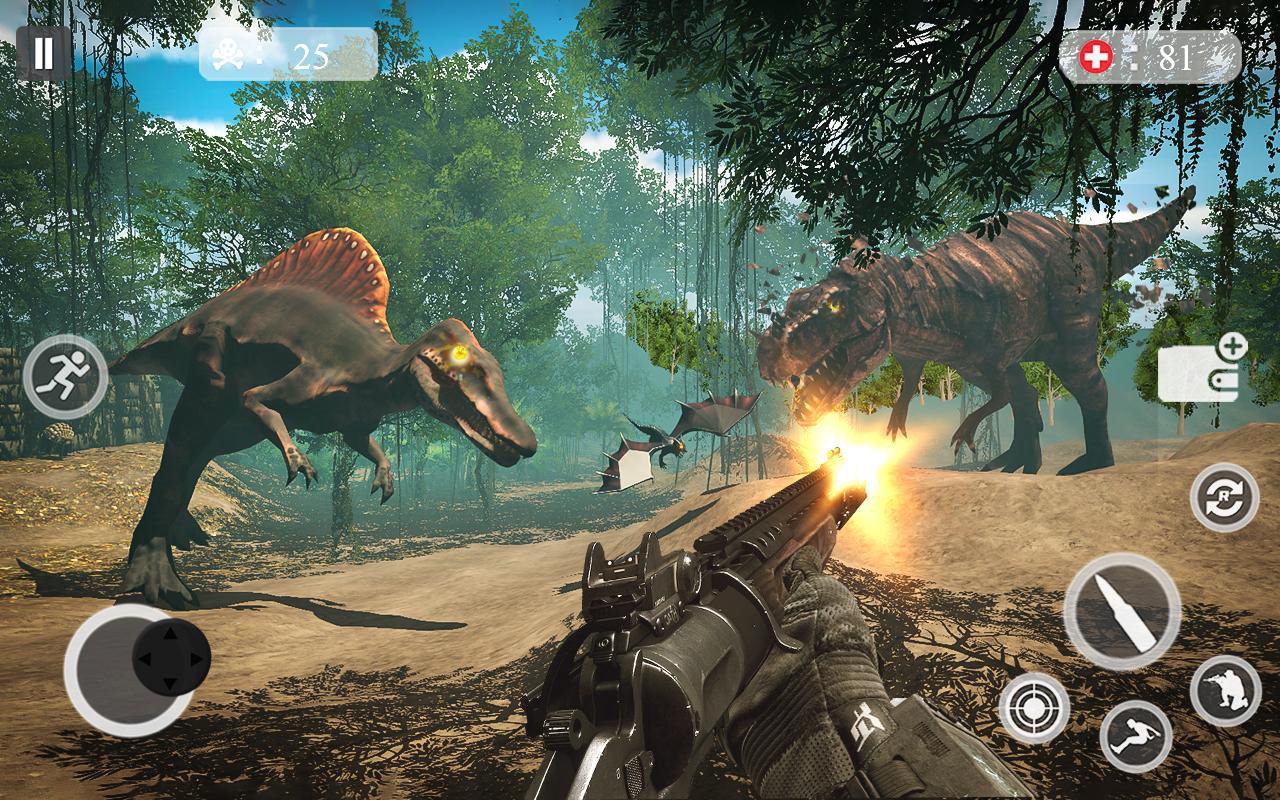The image size is (1280, 800).
Task: Activate the crosshair aim button
Action: [1034, 708]
